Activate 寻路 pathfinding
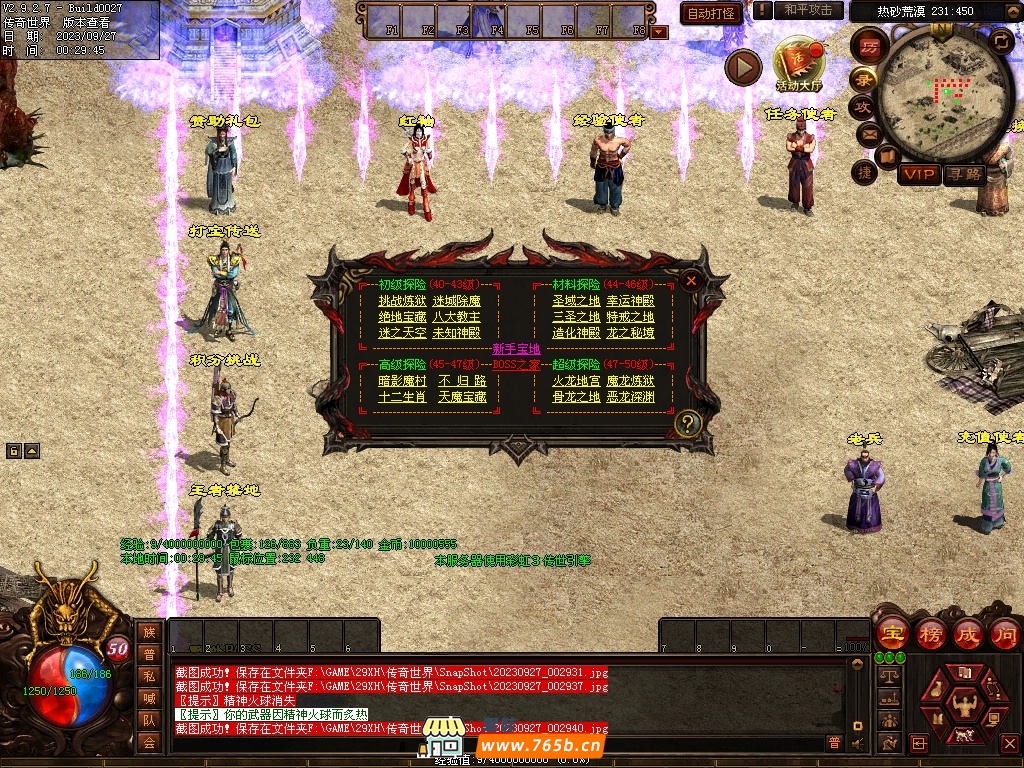1024x768 pixels. (x=964, y=174)
